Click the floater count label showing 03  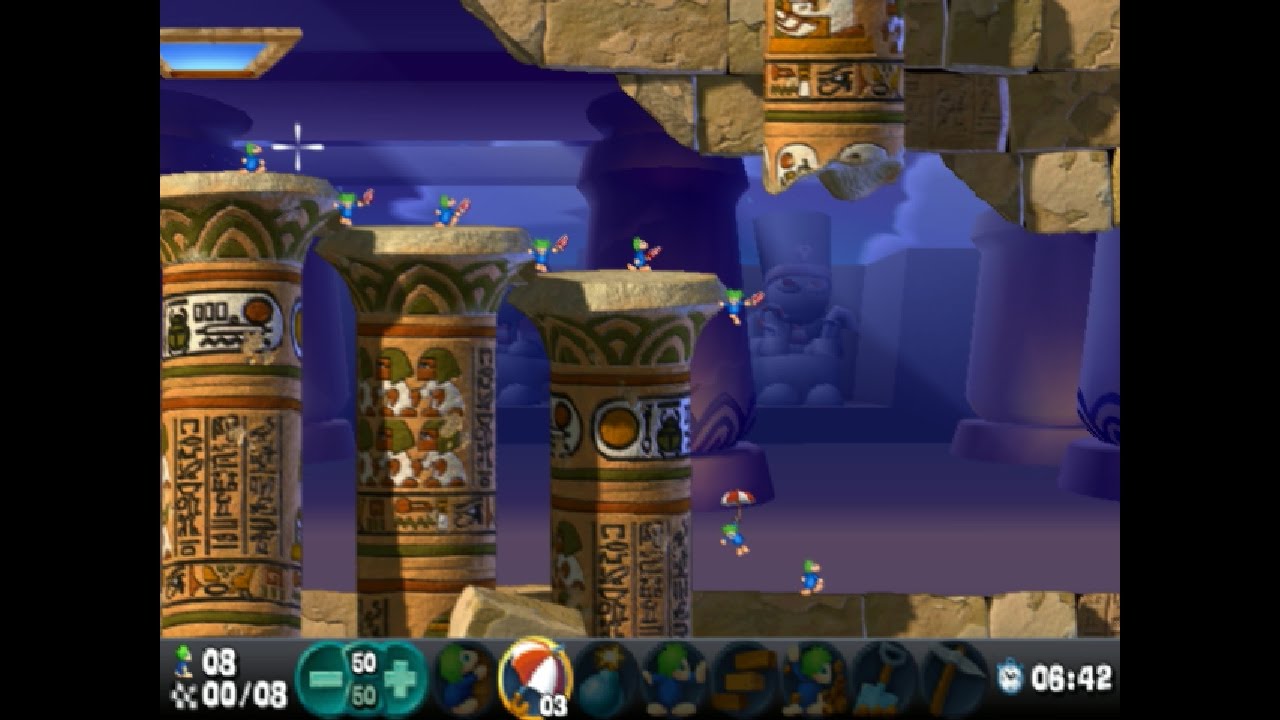point(552,705)
